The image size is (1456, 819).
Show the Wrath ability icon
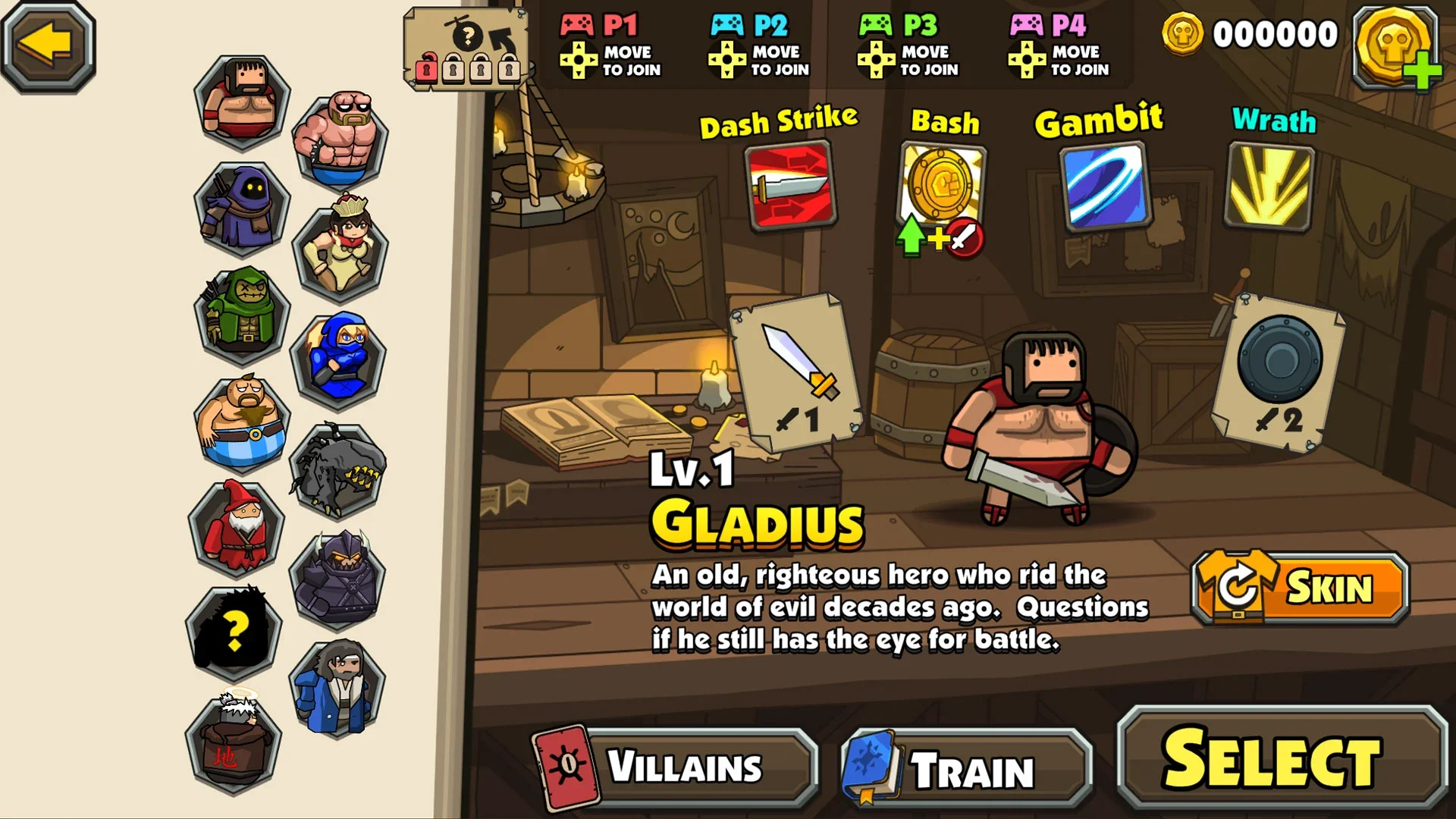(1269, 187)
